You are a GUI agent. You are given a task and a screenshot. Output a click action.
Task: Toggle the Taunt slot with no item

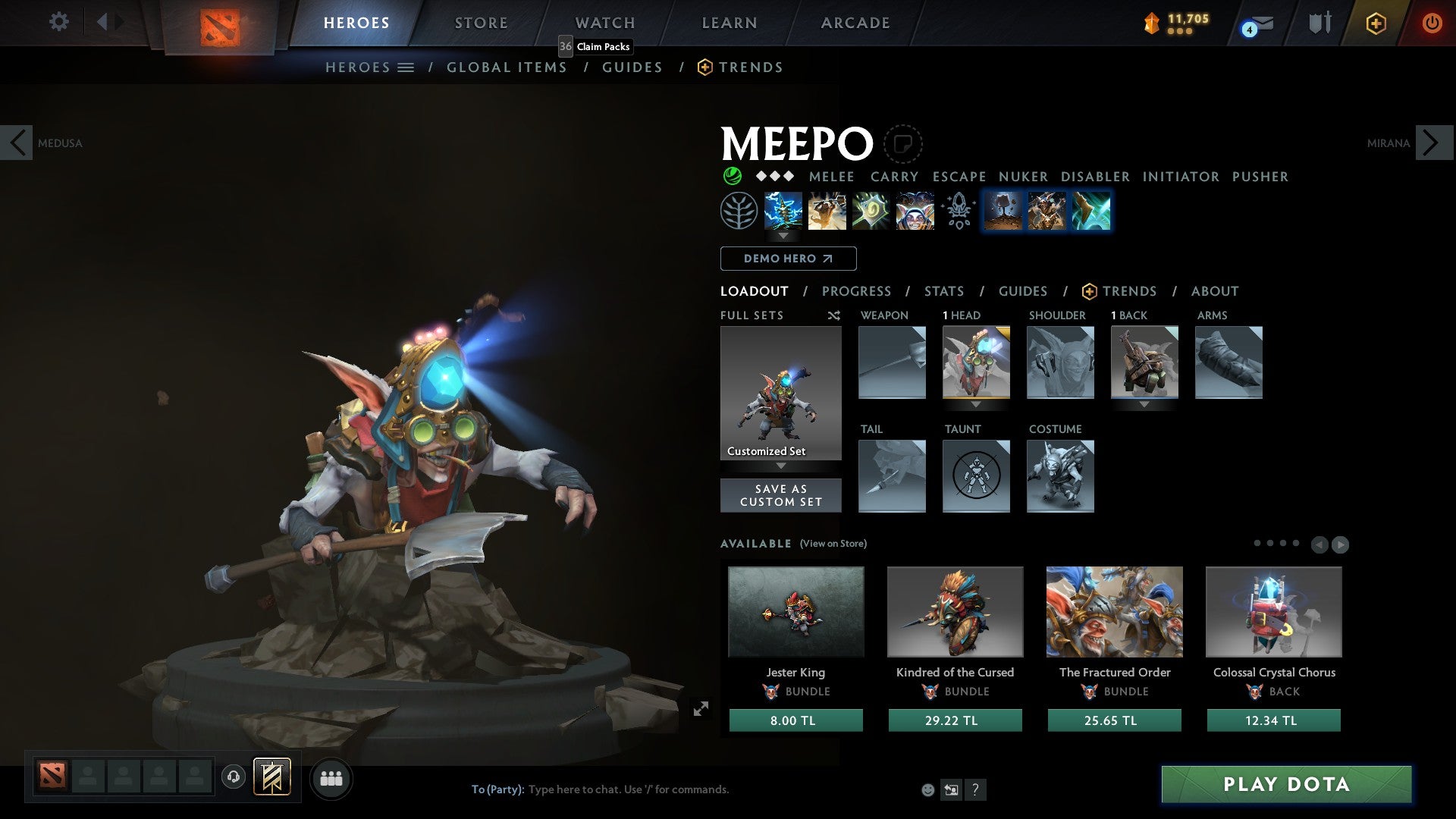tap(976, 476)
